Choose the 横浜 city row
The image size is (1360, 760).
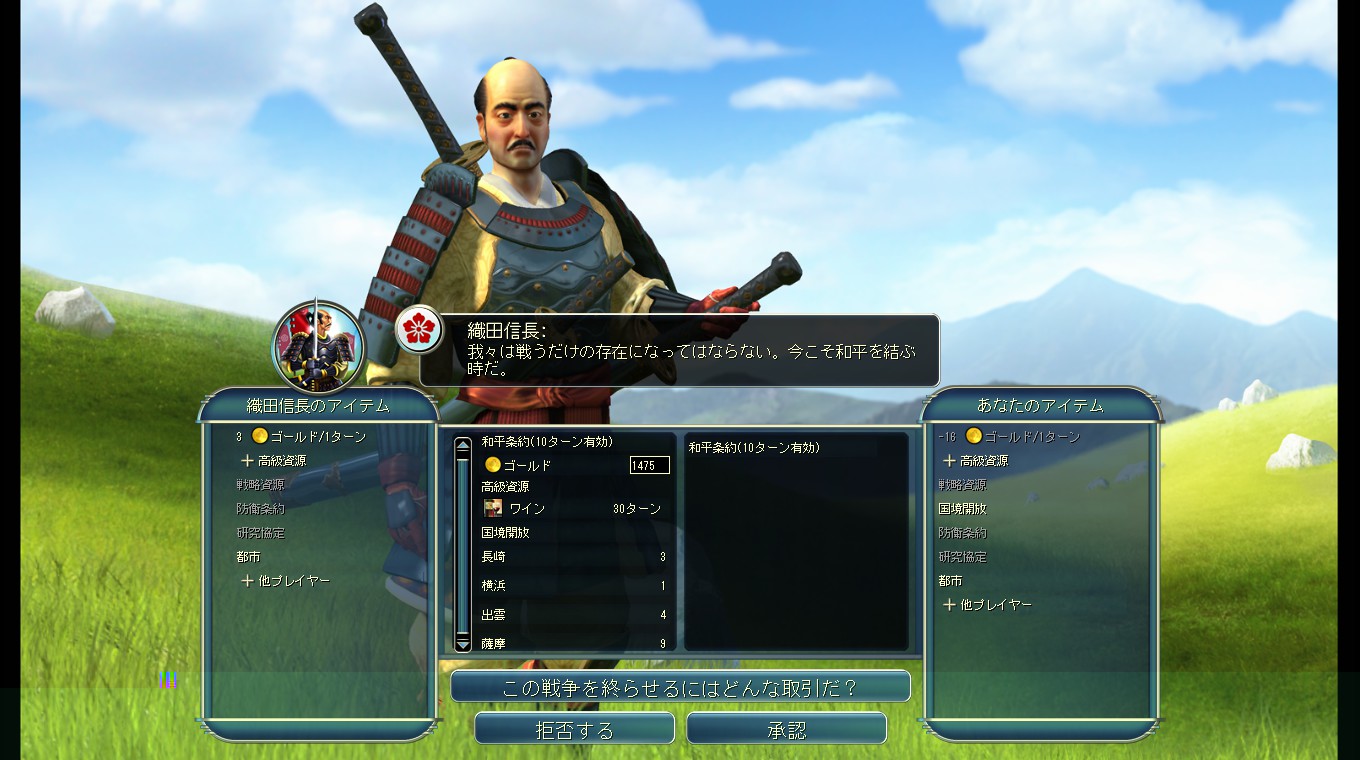click(572, 586)
